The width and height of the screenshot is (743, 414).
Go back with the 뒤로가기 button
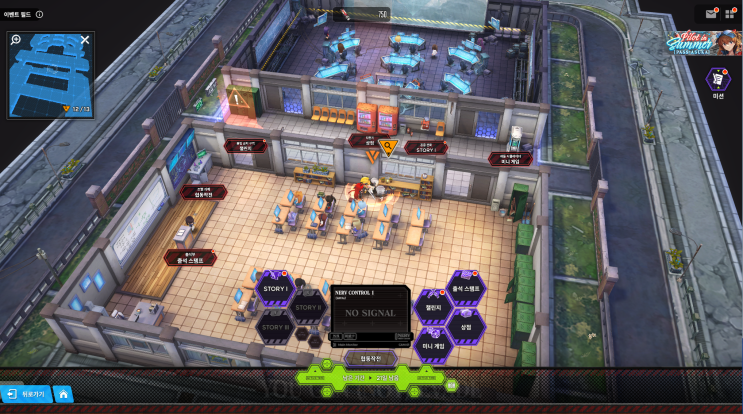(x=24, y=394)
